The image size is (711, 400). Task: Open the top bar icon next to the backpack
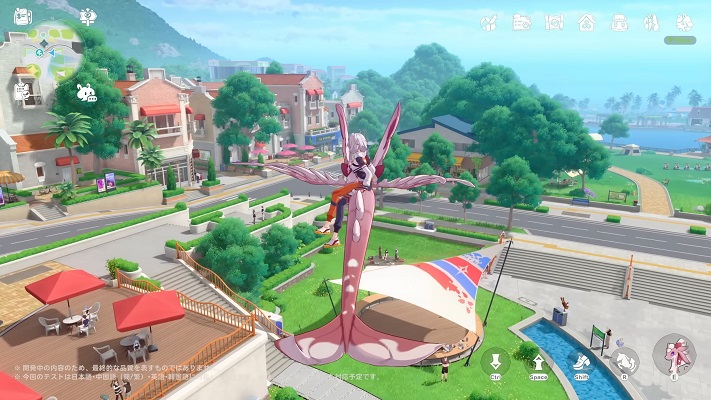tap(651, 21)
